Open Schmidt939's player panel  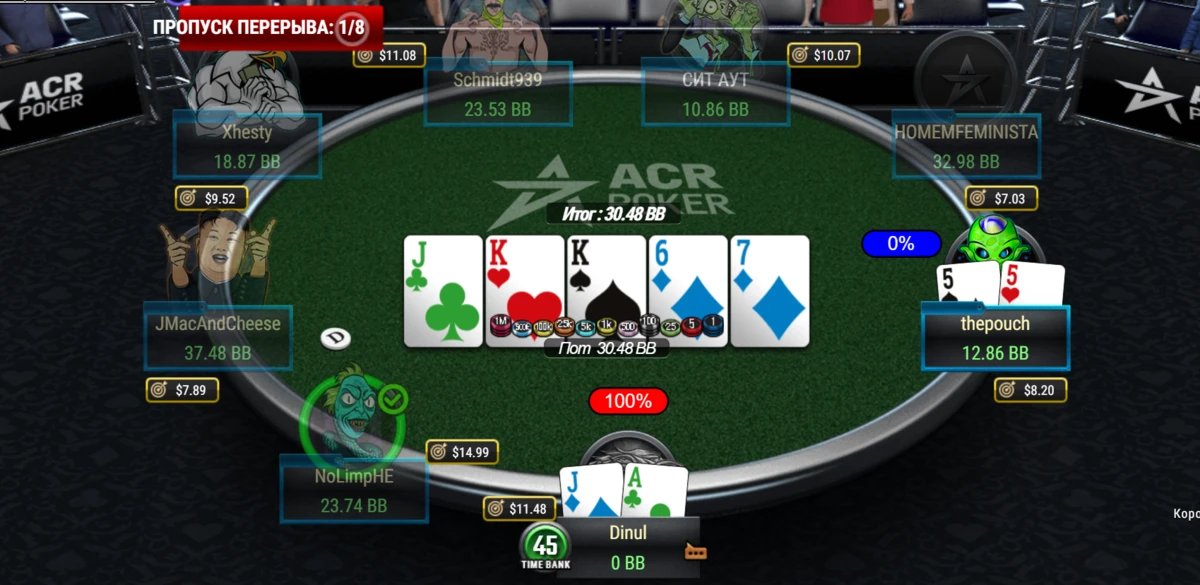(x=497, y=94)
